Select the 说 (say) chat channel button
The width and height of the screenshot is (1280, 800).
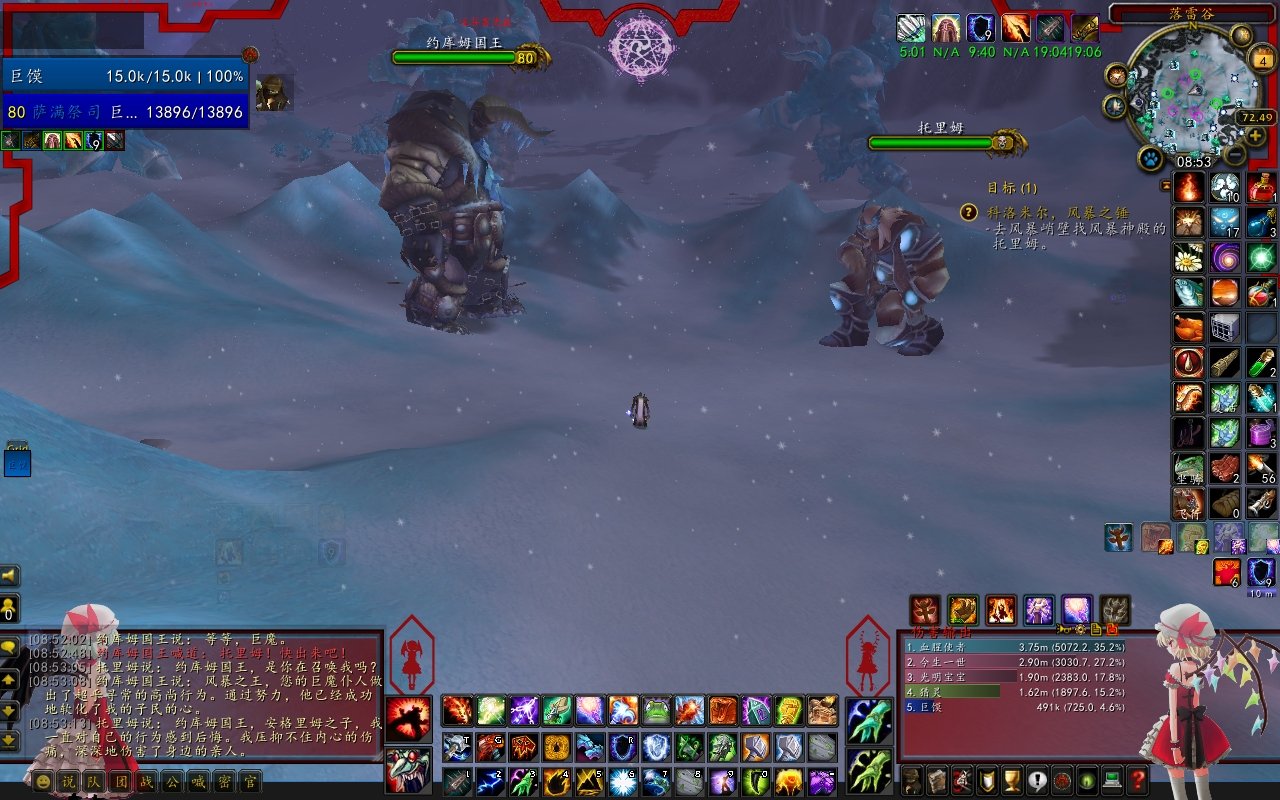click(x=68, y=781)
